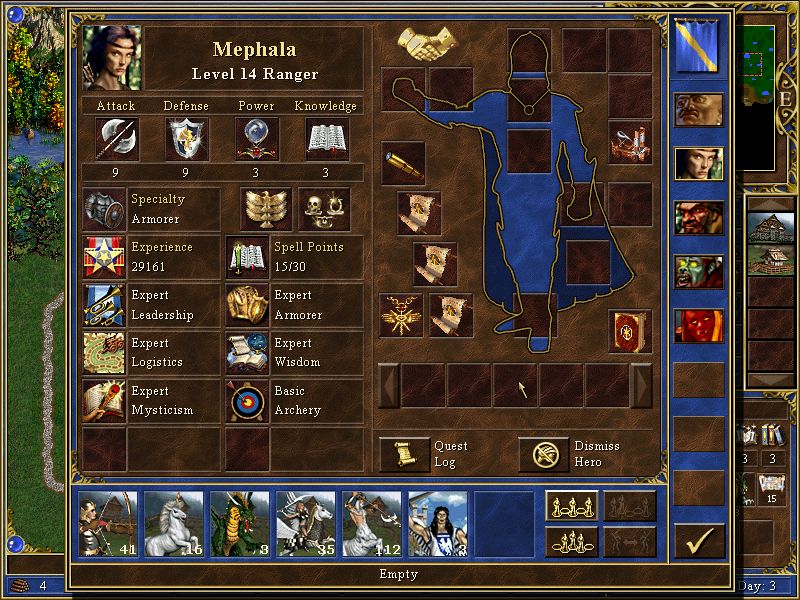Inspect Expert Mysticism skill

point(104,401)
